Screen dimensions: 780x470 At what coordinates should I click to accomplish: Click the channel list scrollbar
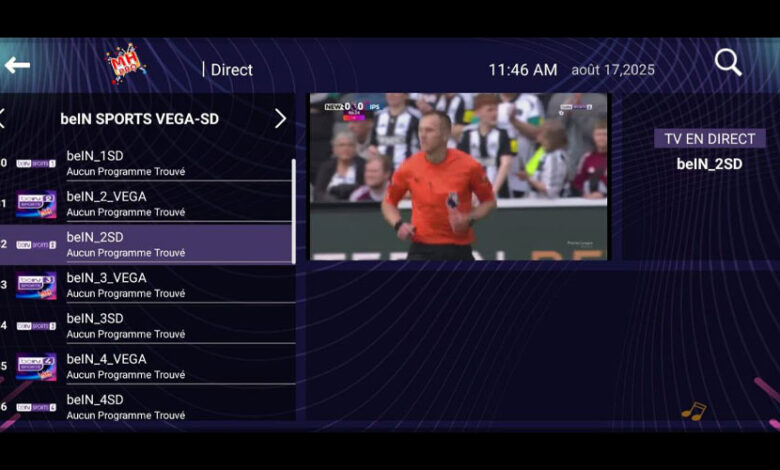point(293,210)
